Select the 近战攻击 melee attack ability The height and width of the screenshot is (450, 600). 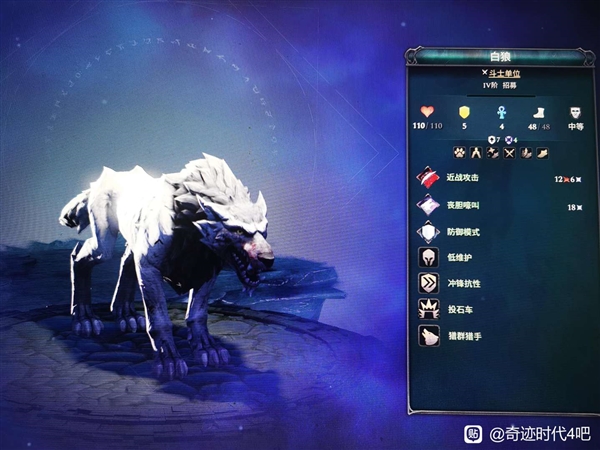click(464, 177)
